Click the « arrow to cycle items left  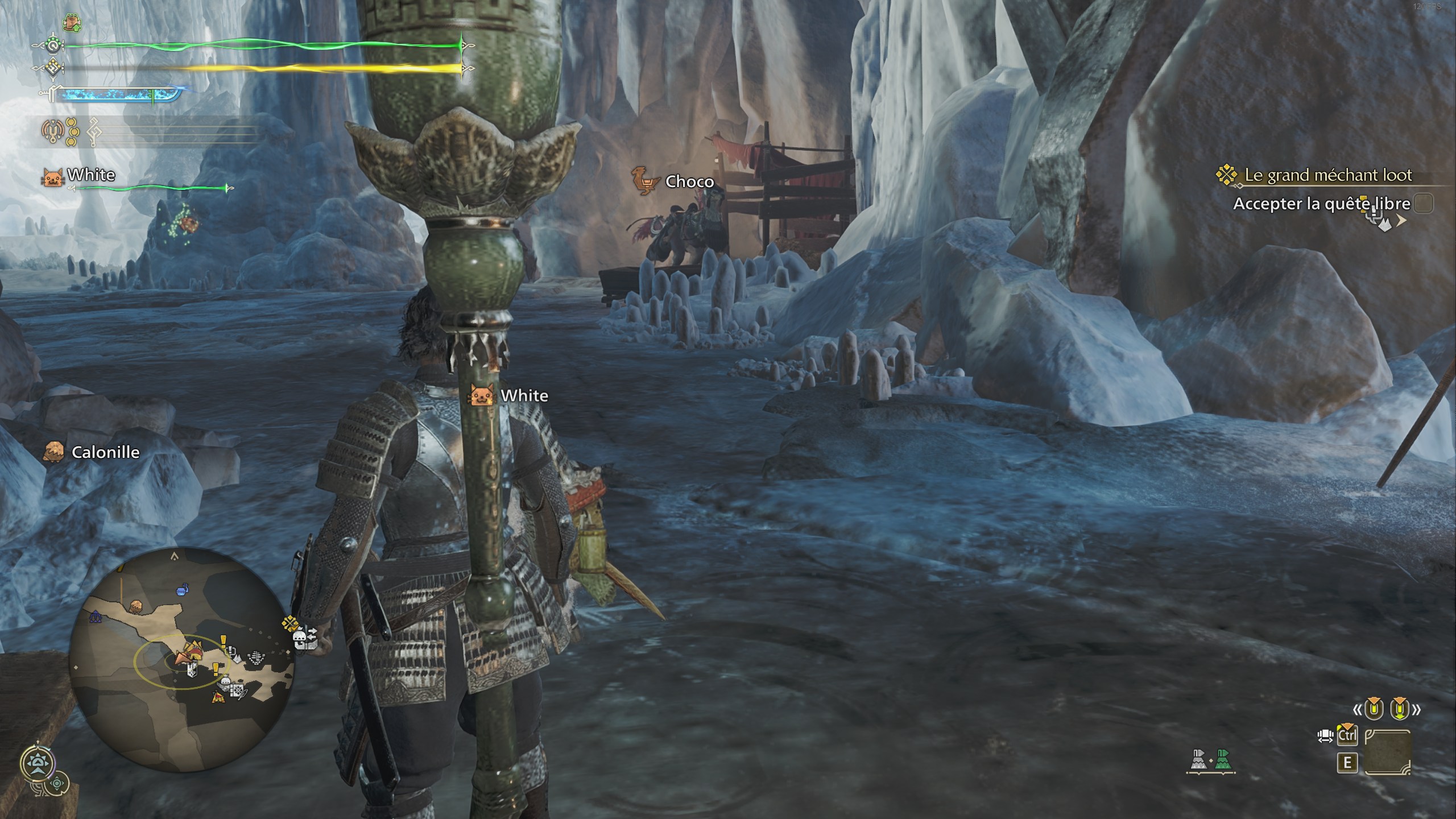(1358, 709)
